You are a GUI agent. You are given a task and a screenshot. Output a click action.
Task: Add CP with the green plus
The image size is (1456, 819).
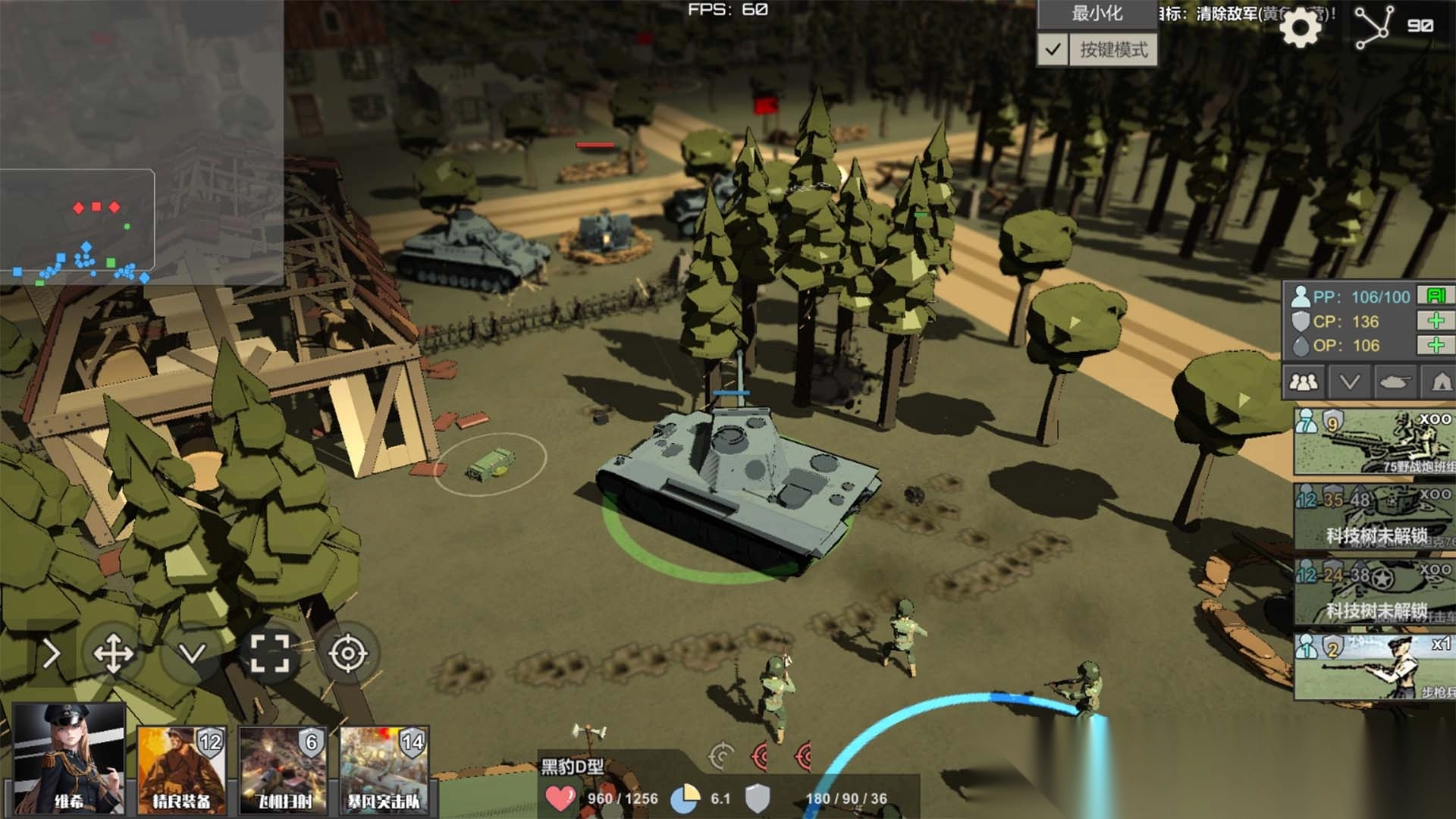point(1436,321)
